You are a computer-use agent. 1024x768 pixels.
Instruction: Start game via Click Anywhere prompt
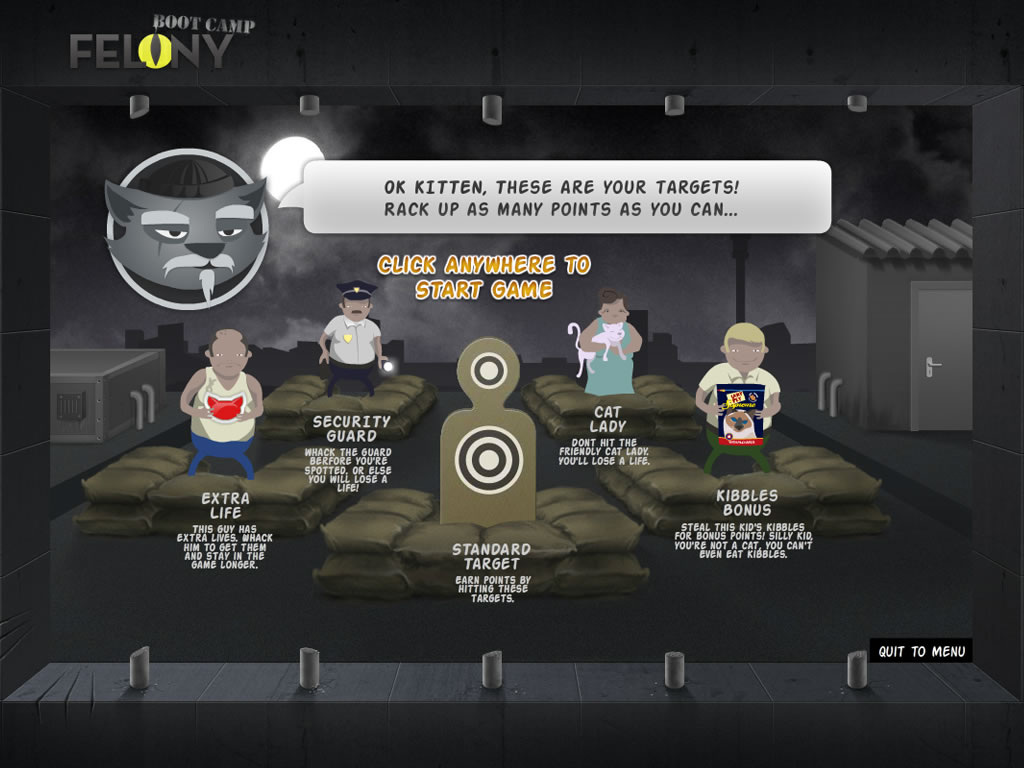tap(484, 277)
